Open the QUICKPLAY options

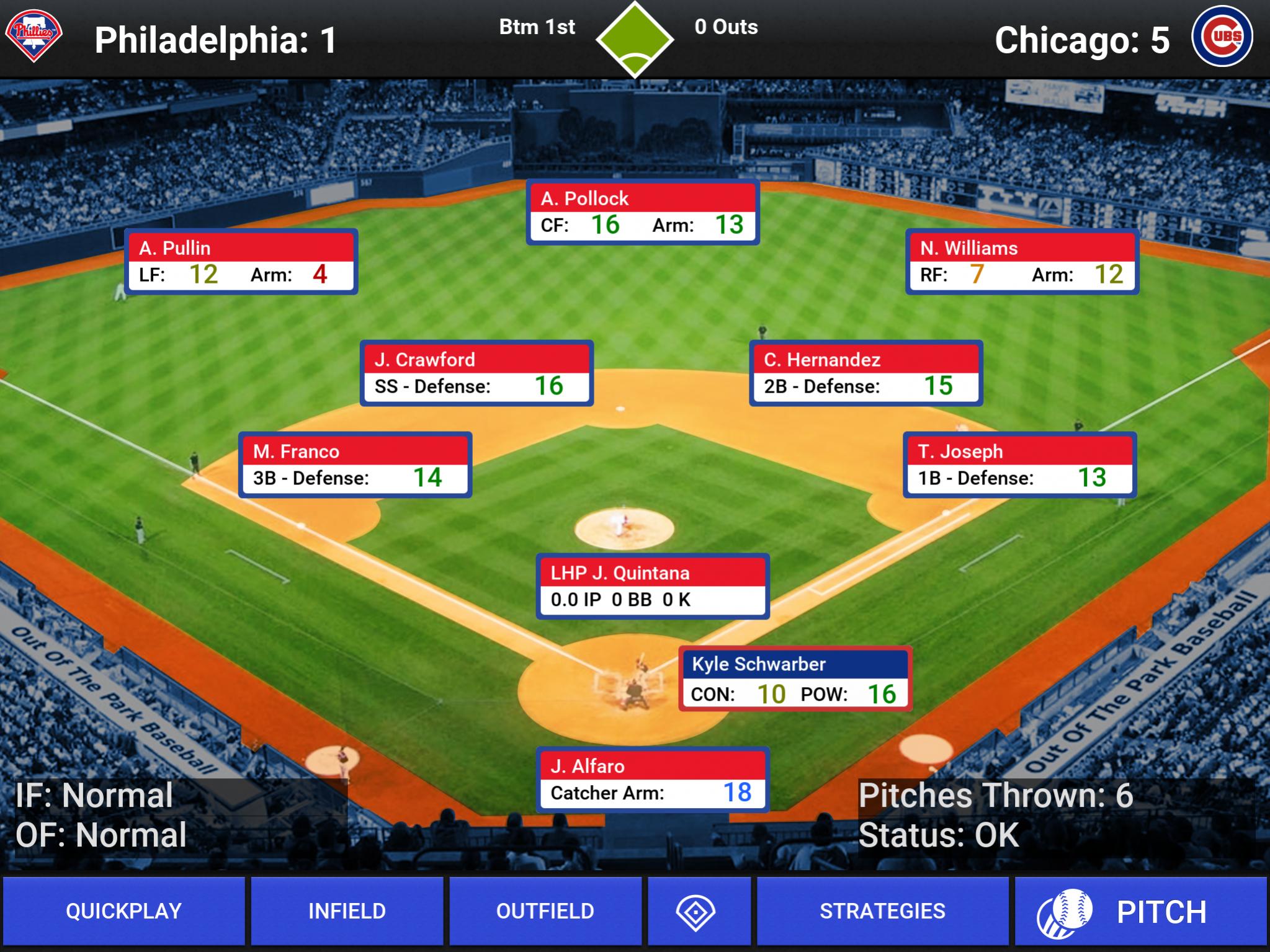click(x=123, y=910)
